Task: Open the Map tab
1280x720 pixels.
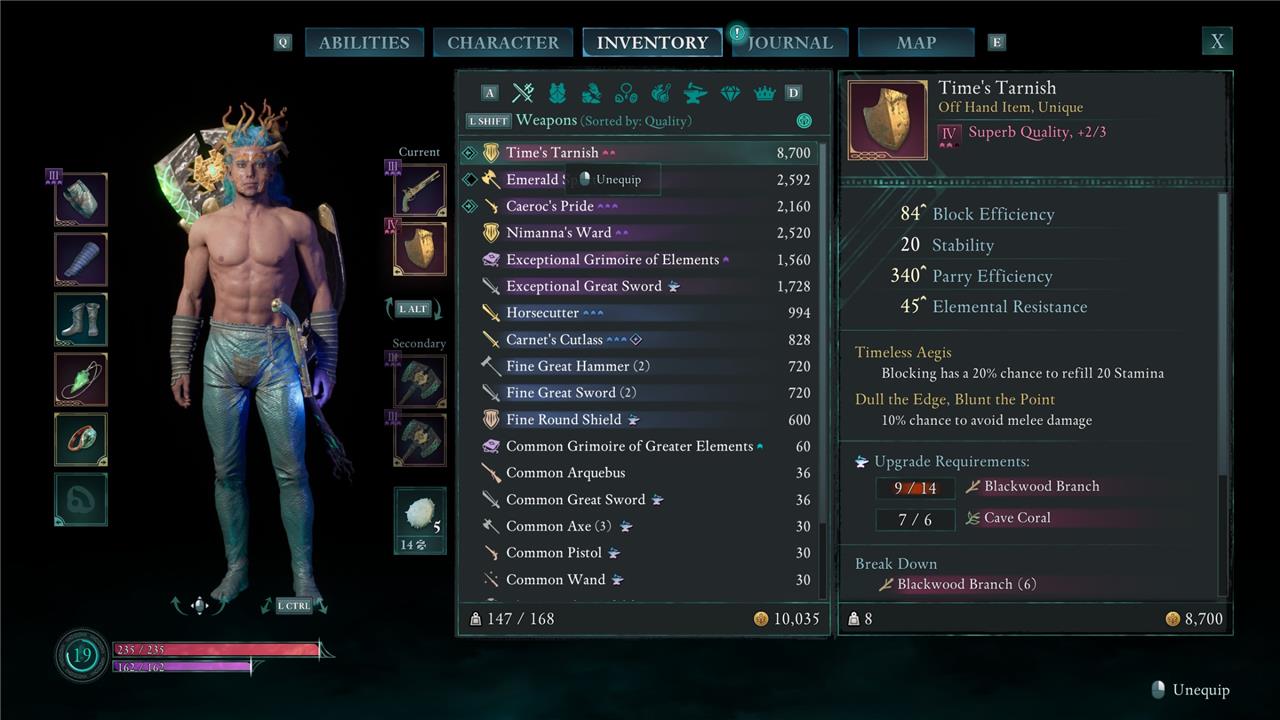Action: pyautogui.click(x=916, y=43)
